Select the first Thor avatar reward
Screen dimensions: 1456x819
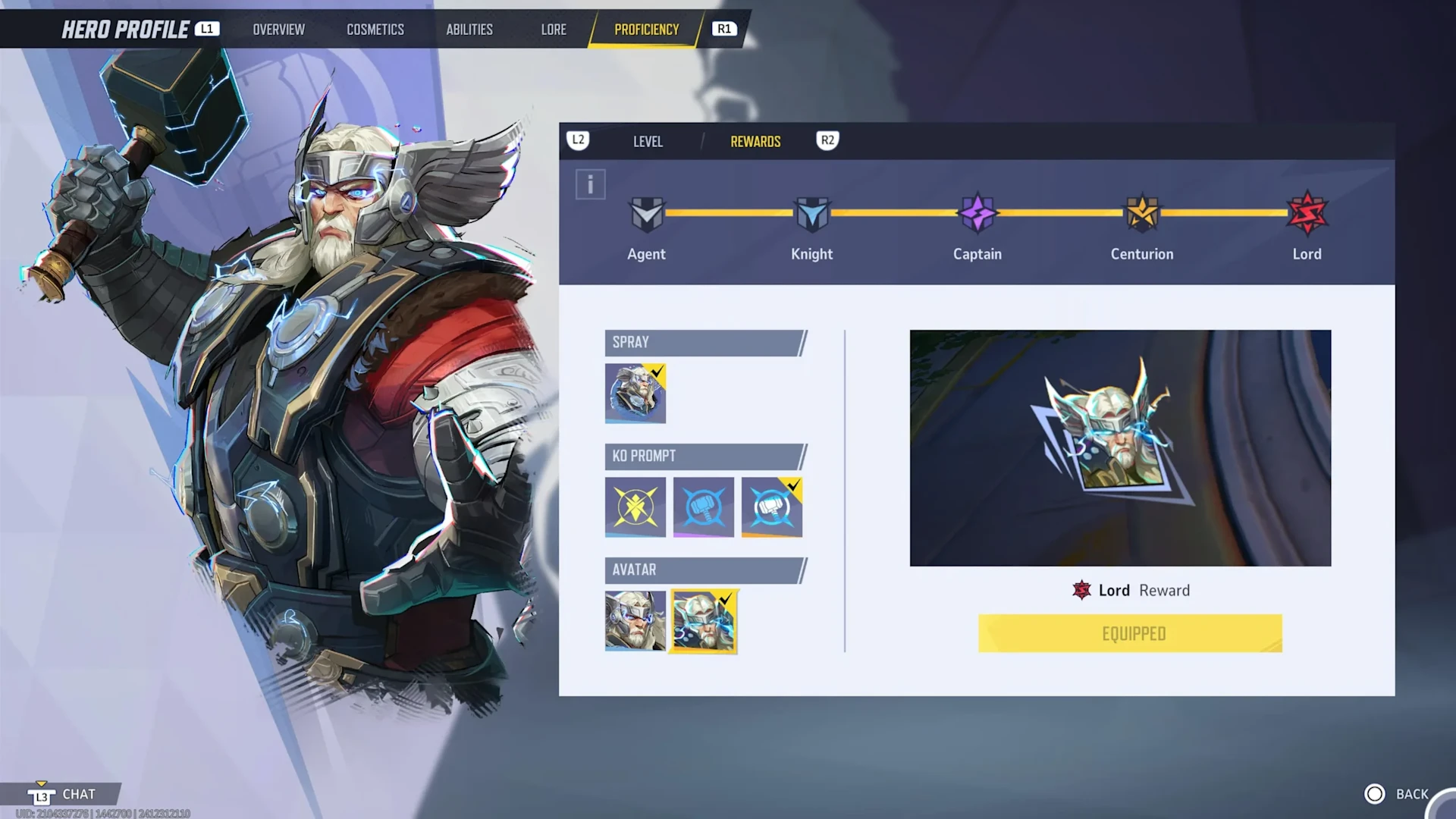[635, 620]
